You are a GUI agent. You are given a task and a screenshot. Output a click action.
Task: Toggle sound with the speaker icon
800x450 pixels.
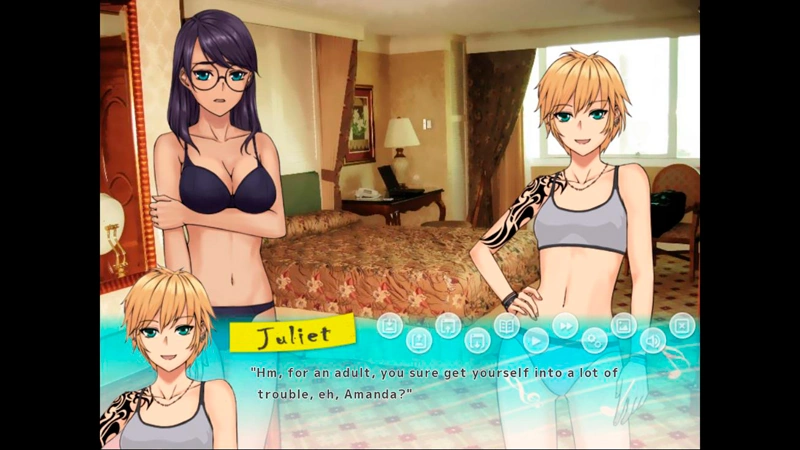click(x=652, y=341)
